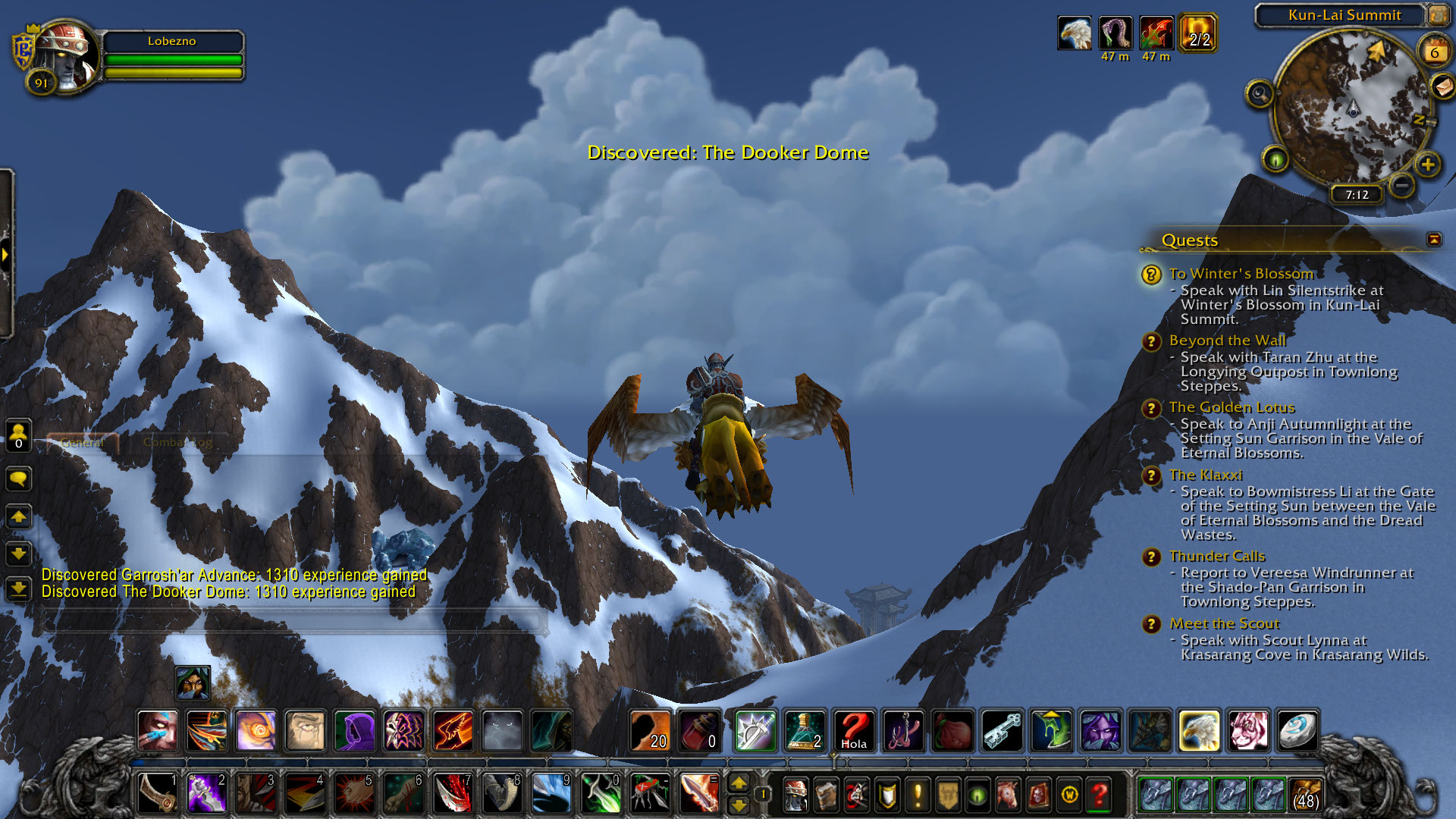
Task: Collapse the Quests tracker panel
Action: (1433, 240)
